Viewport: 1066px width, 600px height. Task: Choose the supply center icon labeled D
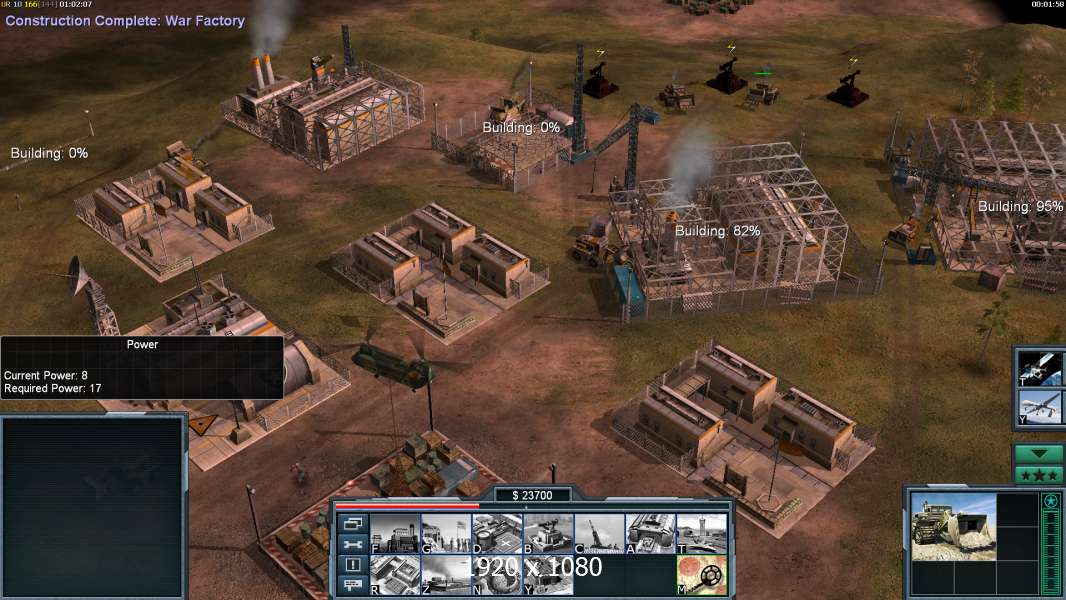[497, 533]
